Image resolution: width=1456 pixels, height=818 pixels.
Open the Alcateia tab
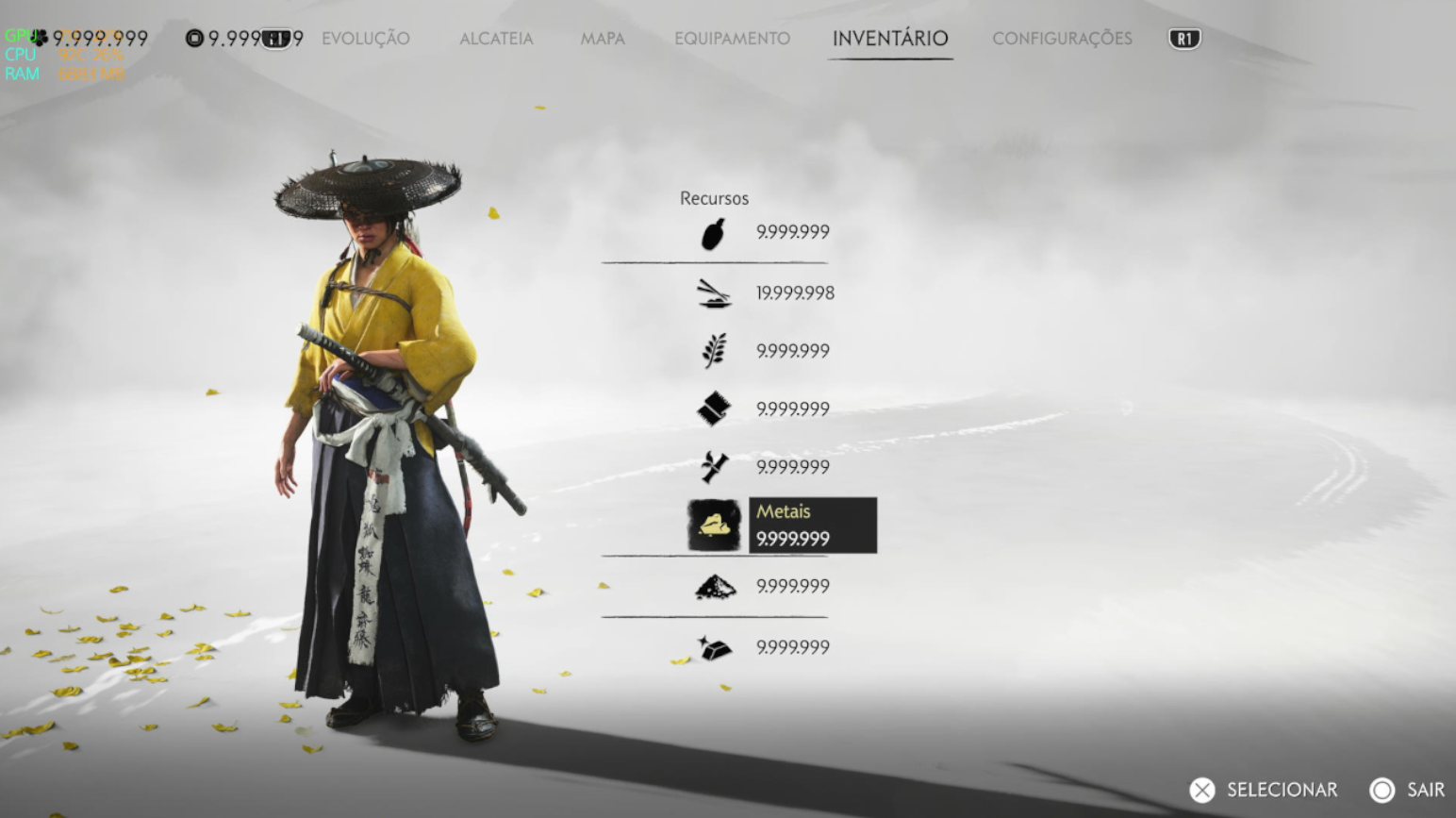click(x=496, y=39)
